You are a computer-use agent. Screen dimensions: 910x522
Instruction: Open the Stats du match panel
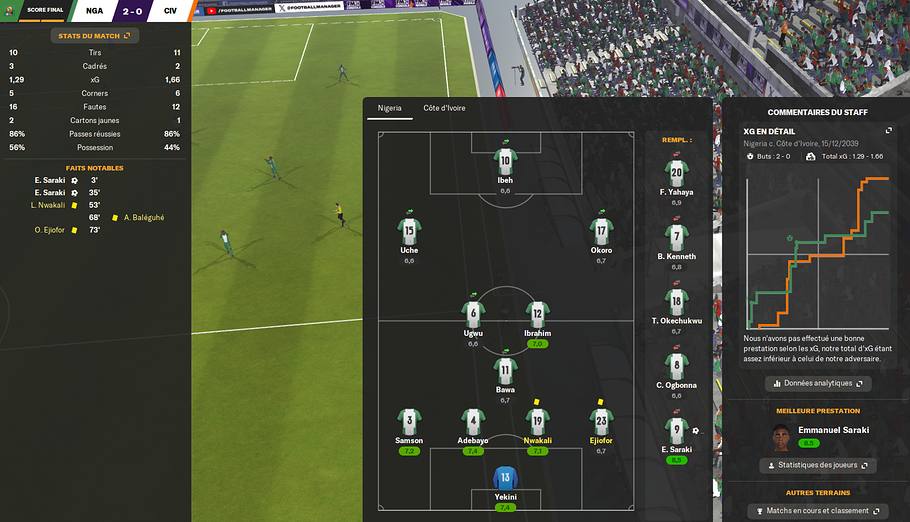(x=95, y=35)
